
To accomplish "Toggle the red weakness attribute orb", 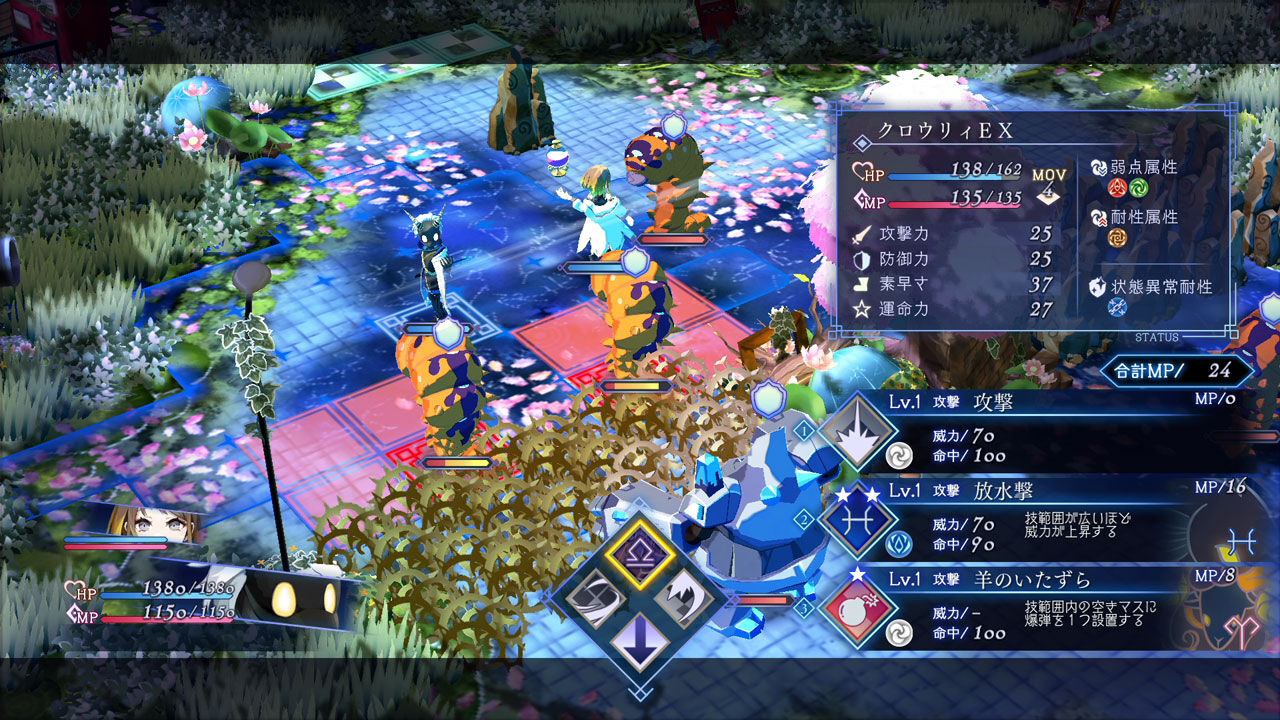I will tap(1116, 187).
